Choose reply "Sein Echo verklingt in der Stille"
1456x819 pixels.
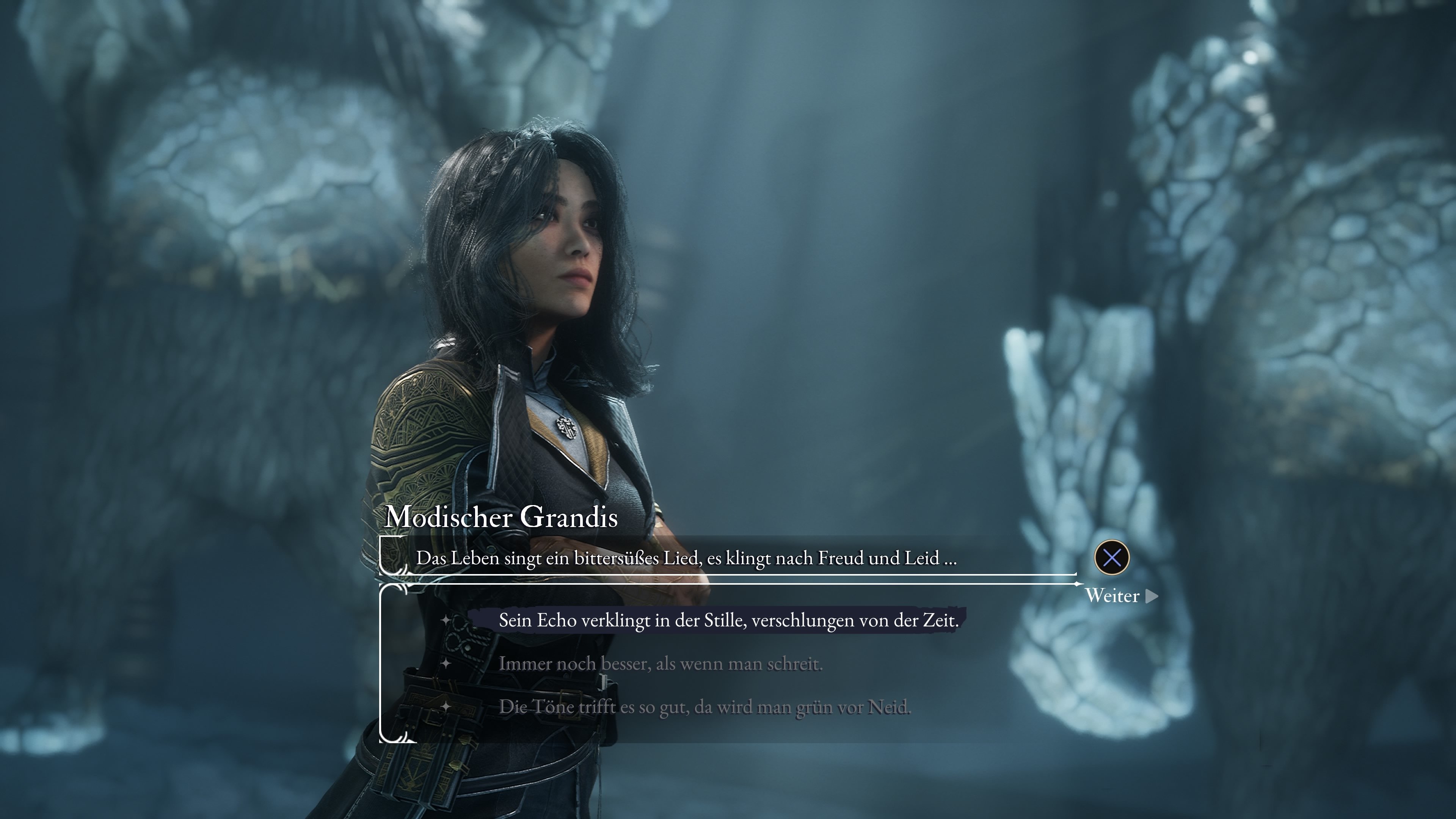click(x=728, y=621)
